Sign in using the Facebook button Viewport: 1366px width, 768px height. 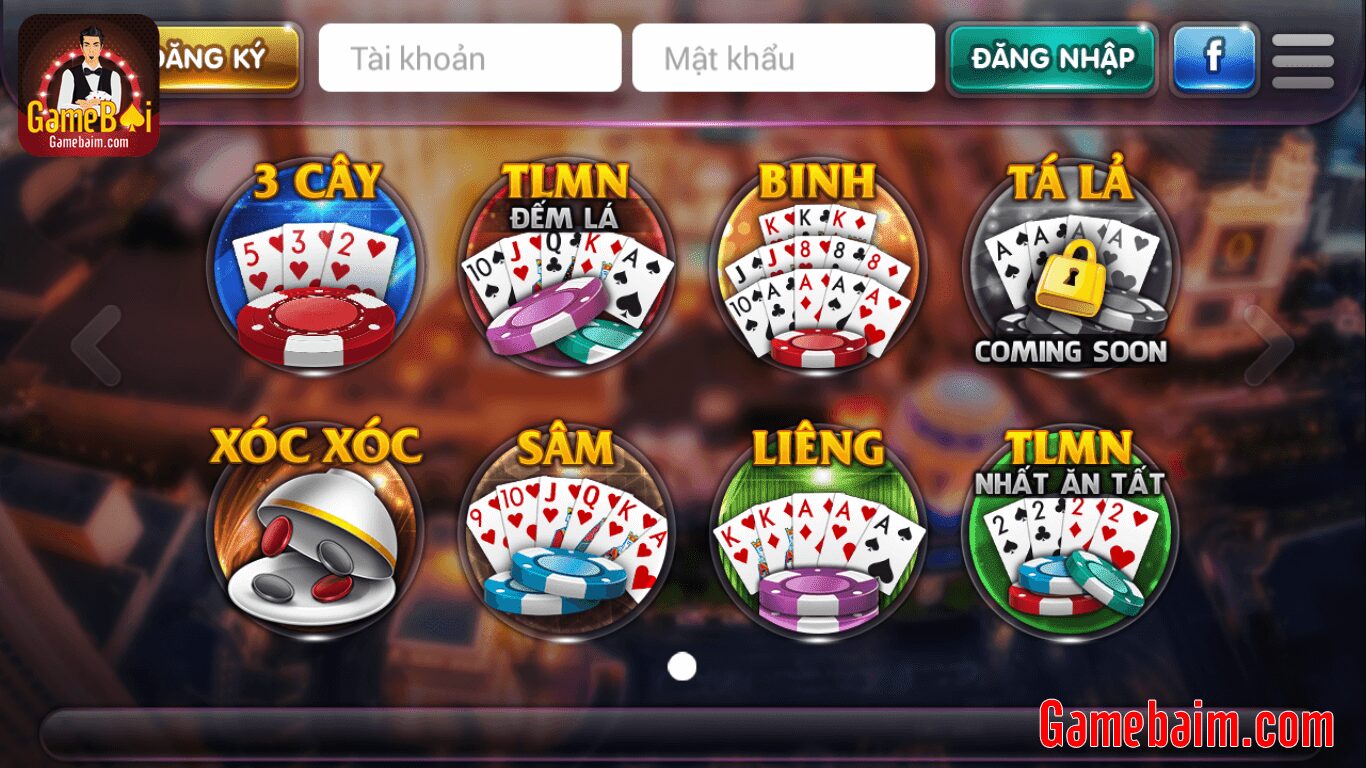(x=1214, y=58)
